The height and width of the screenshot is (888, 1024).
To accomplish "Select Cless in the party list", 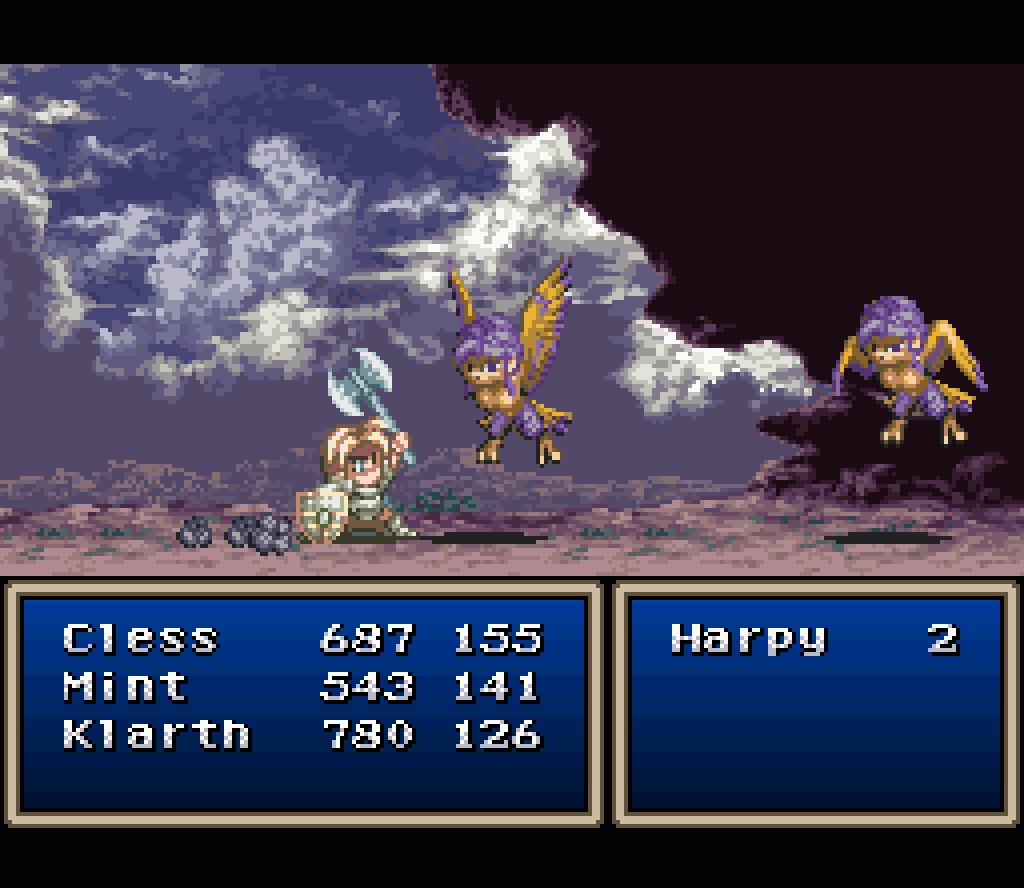I will pyautogui.click(x=140, y=638).
